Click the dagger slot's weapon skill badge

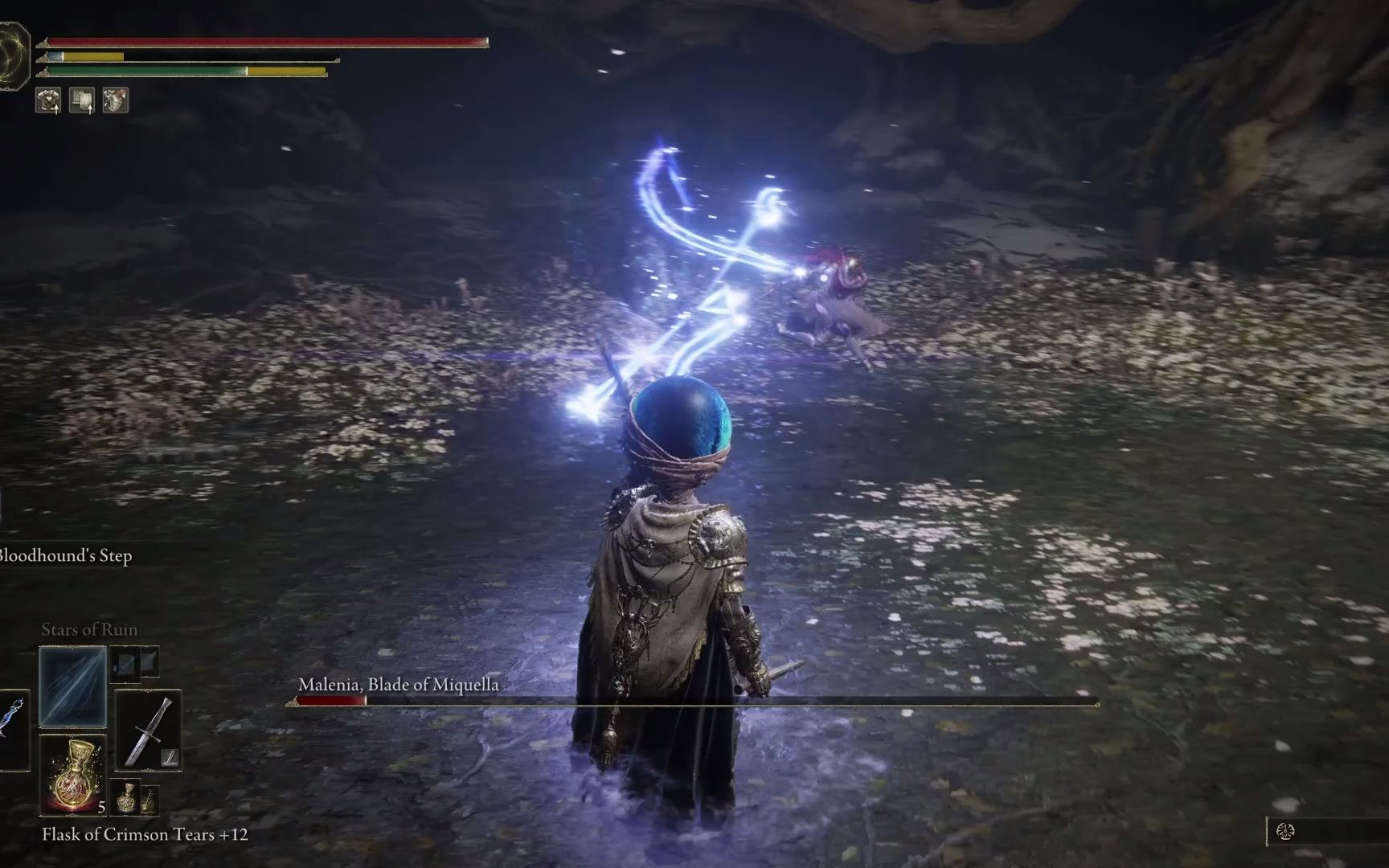[170, 757]
